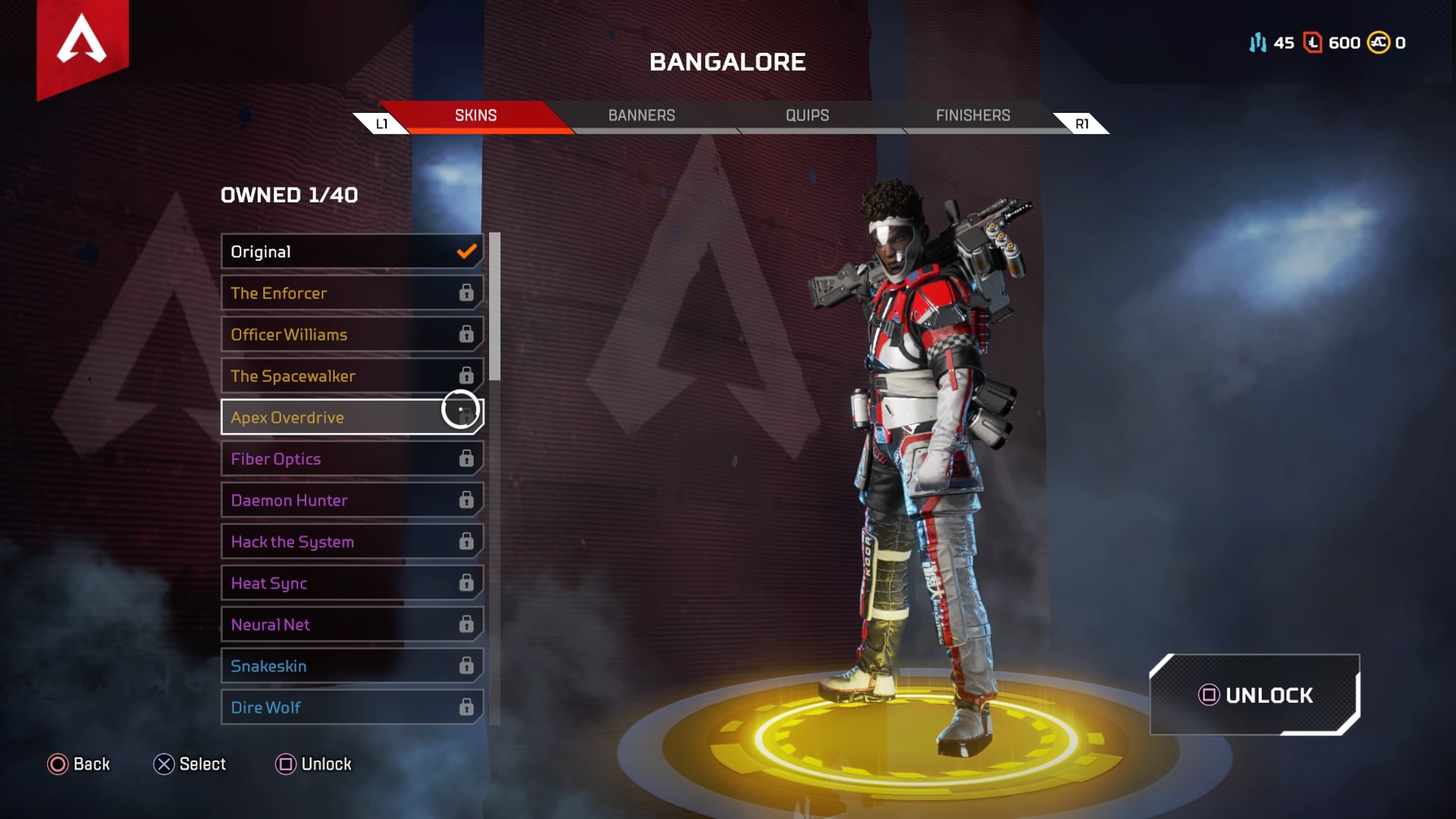Click the Legend Tokens currency icon

click(x=1311, y=43)
